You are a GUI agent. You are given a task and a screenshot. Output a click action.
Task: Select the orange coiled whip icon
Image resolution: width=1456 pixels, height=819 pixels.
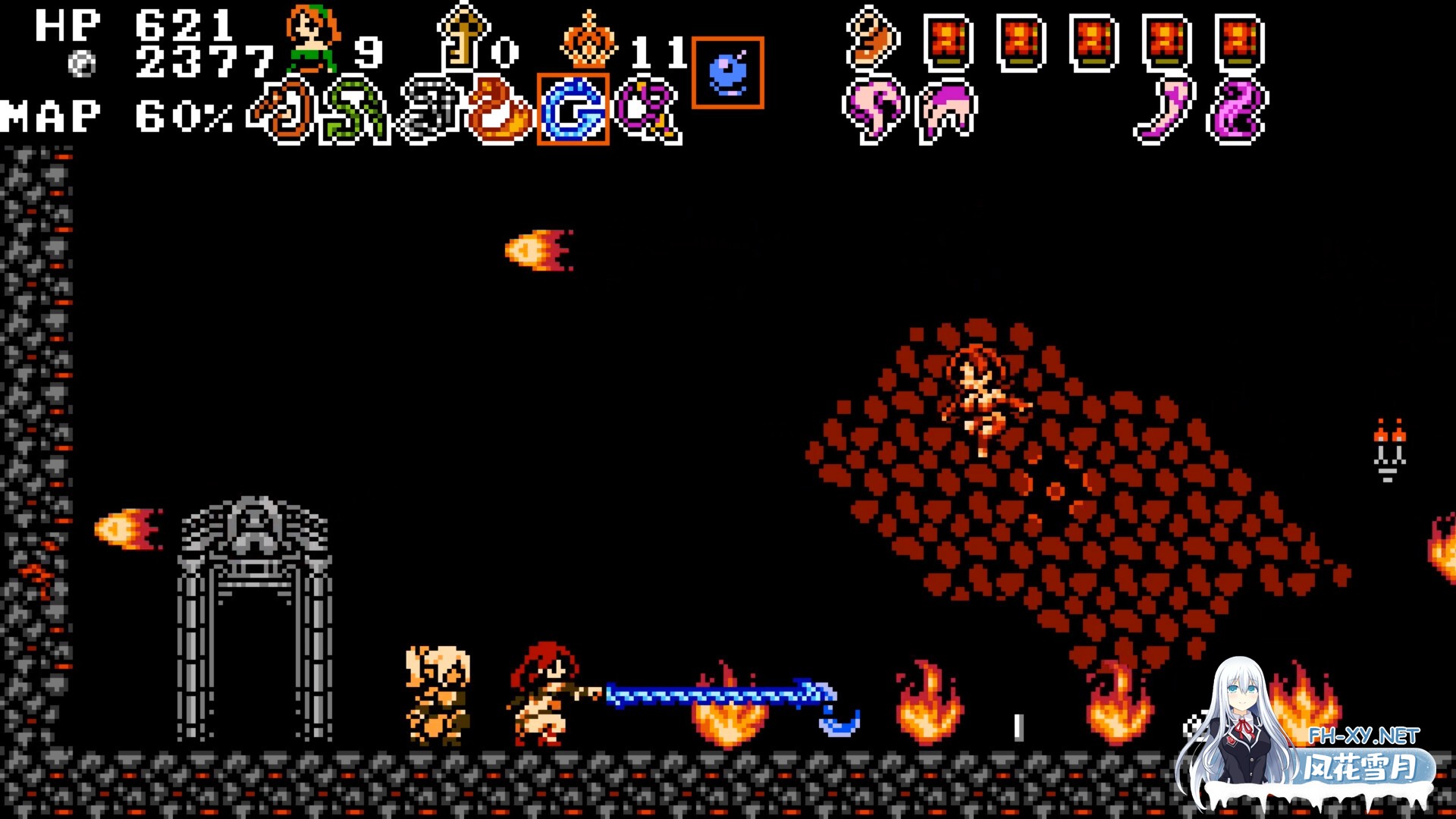(x=282, y=111)
